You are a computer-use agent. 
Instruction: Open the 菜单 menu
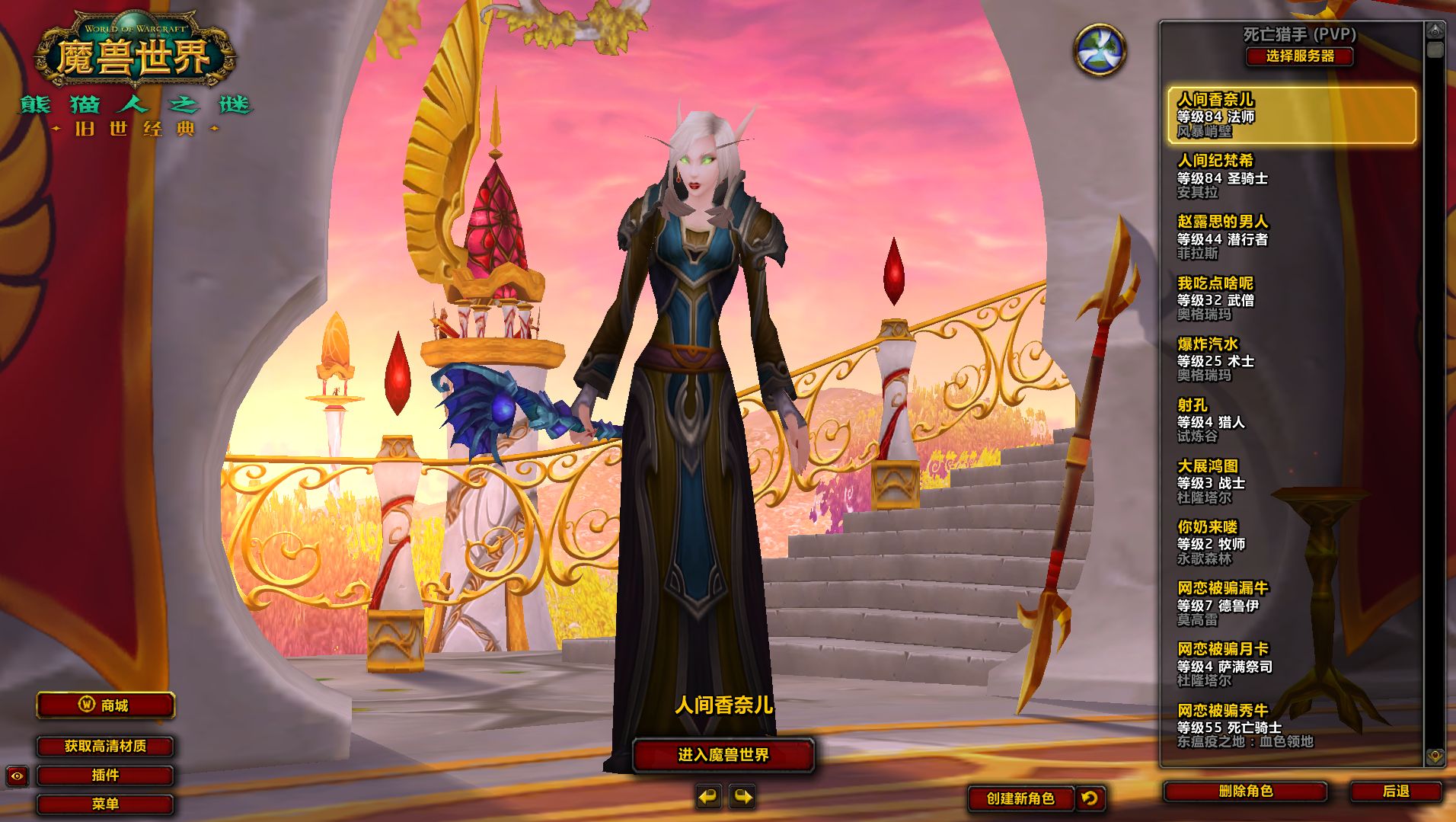tap(105, 804)
